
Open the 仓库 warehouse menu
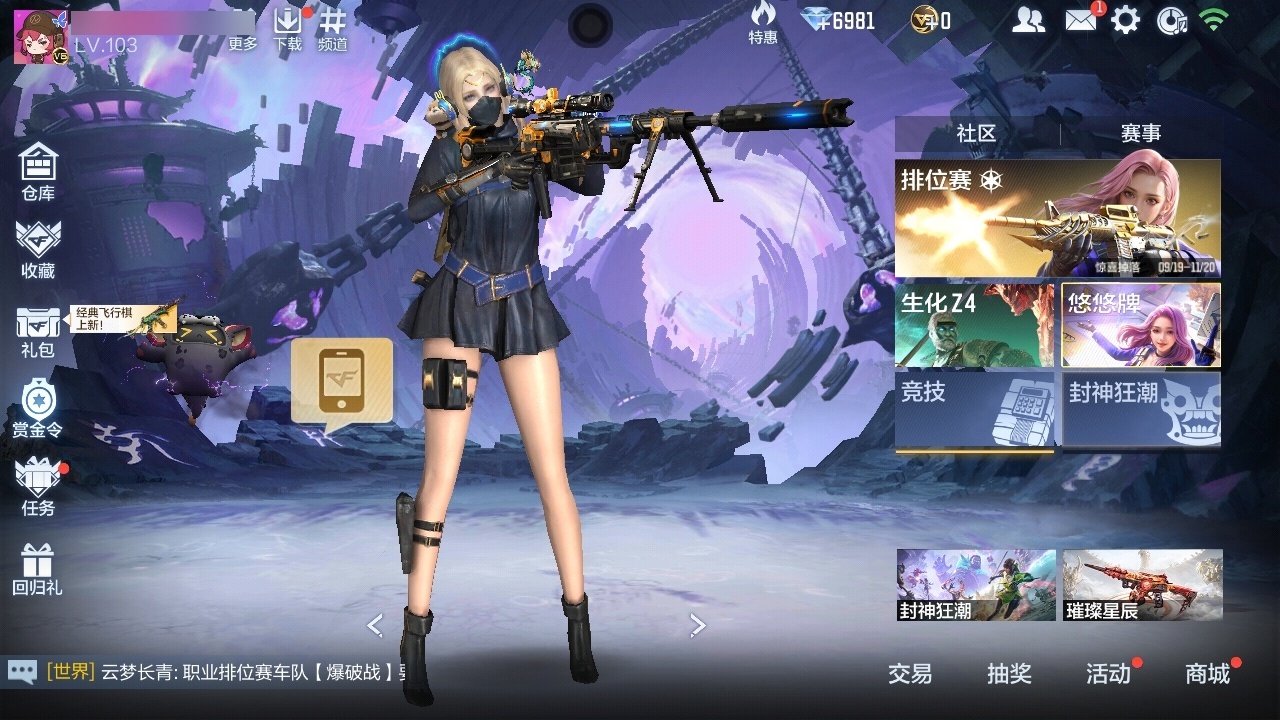pyautogui.click(x=38, y=171)
